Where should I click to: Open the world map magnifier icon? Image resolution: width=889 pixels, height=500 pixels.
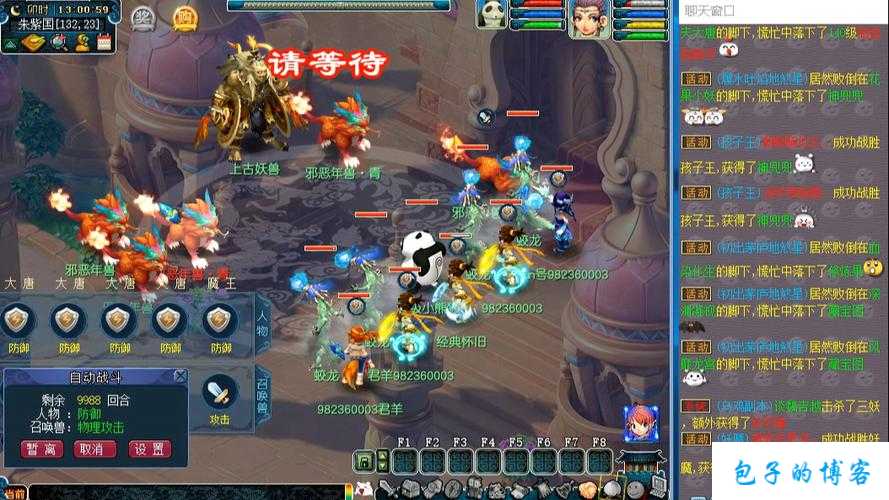(x=60, y=42)
